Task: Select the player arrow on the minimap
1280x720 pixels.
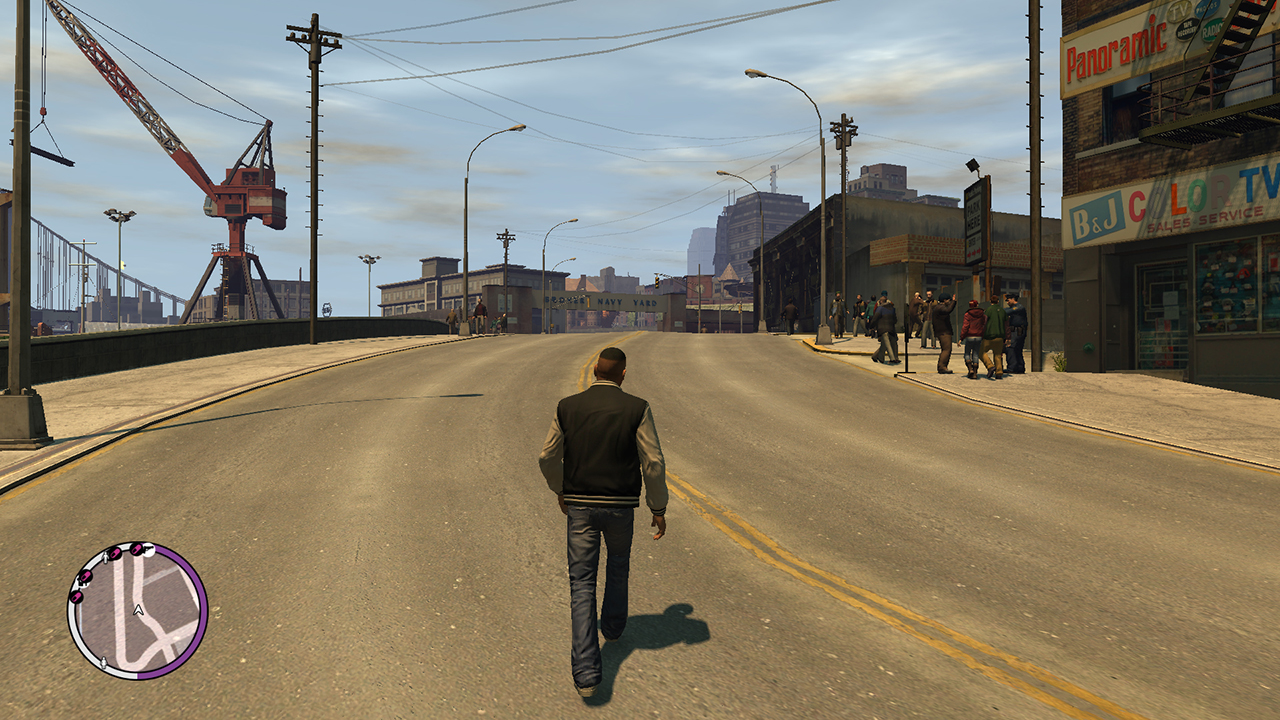Action: coord(138,609)
